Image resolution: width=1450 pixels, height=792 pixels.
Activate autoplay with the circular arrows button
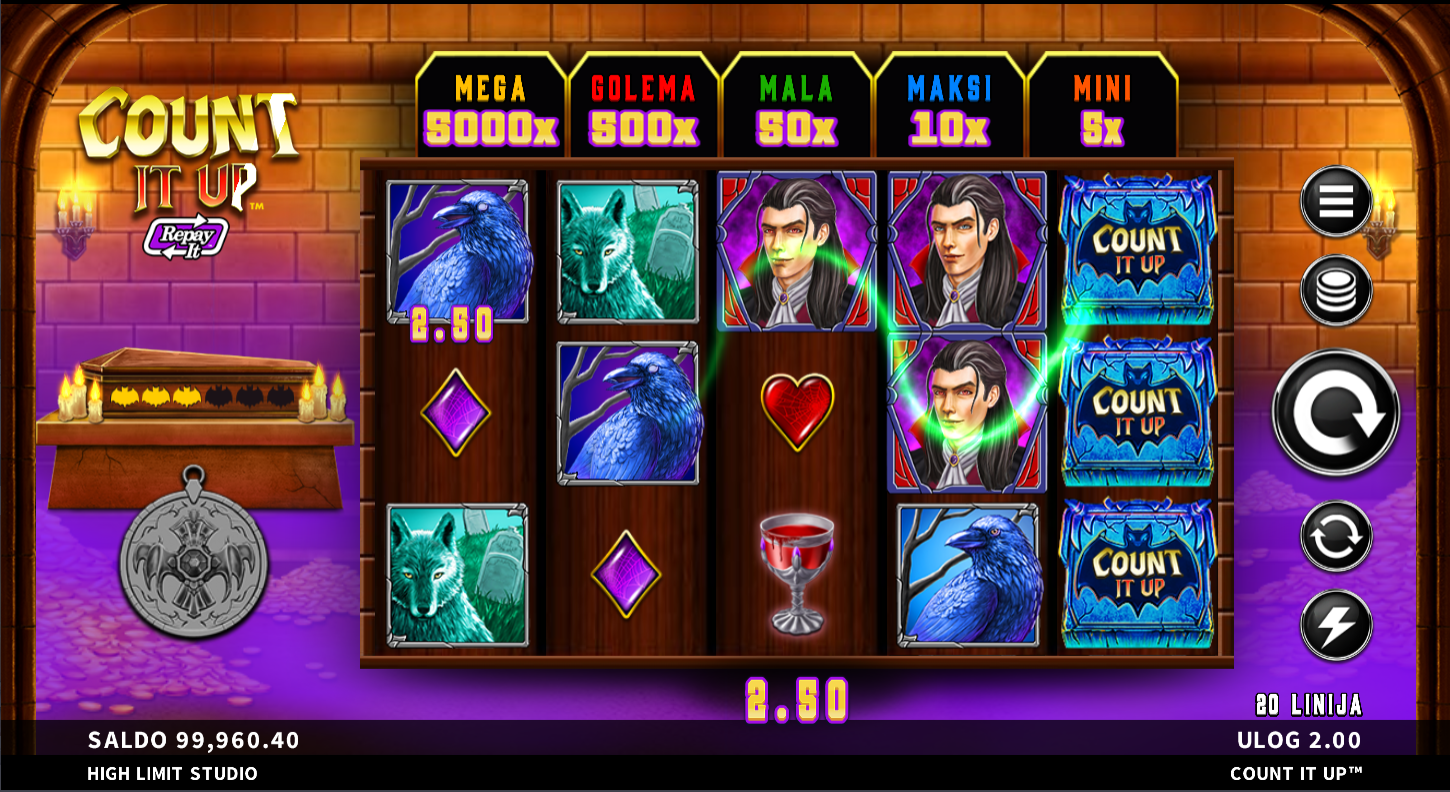[x=1336, y=537]
